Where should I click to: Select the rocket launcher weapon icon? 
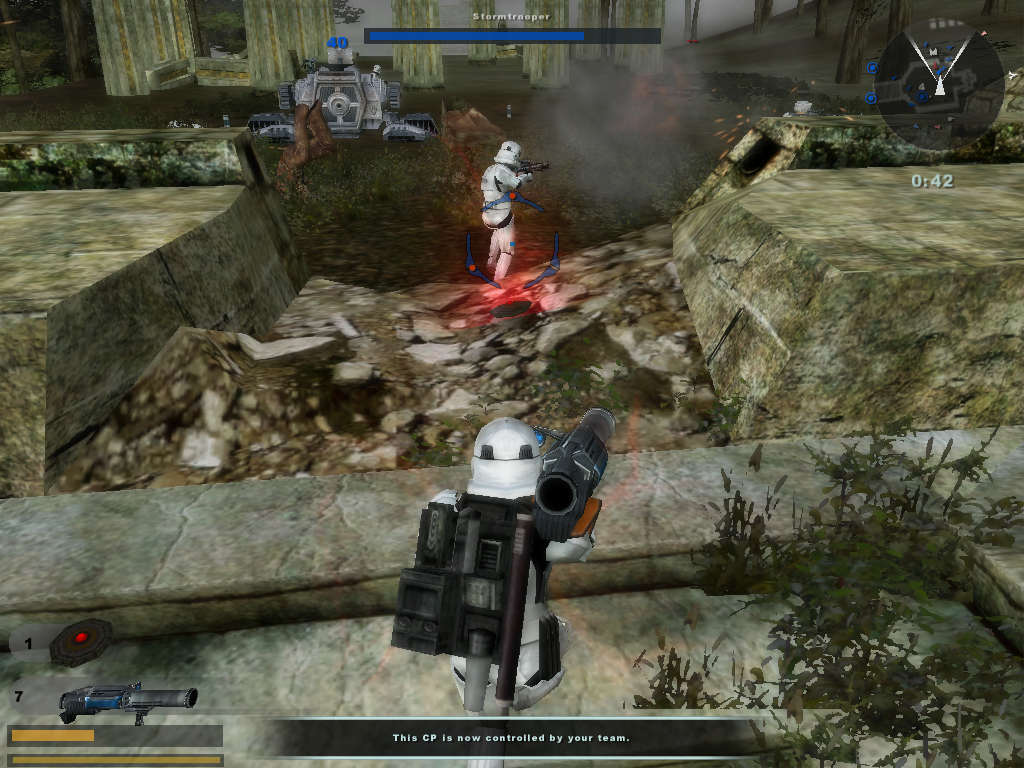(127, 699)
